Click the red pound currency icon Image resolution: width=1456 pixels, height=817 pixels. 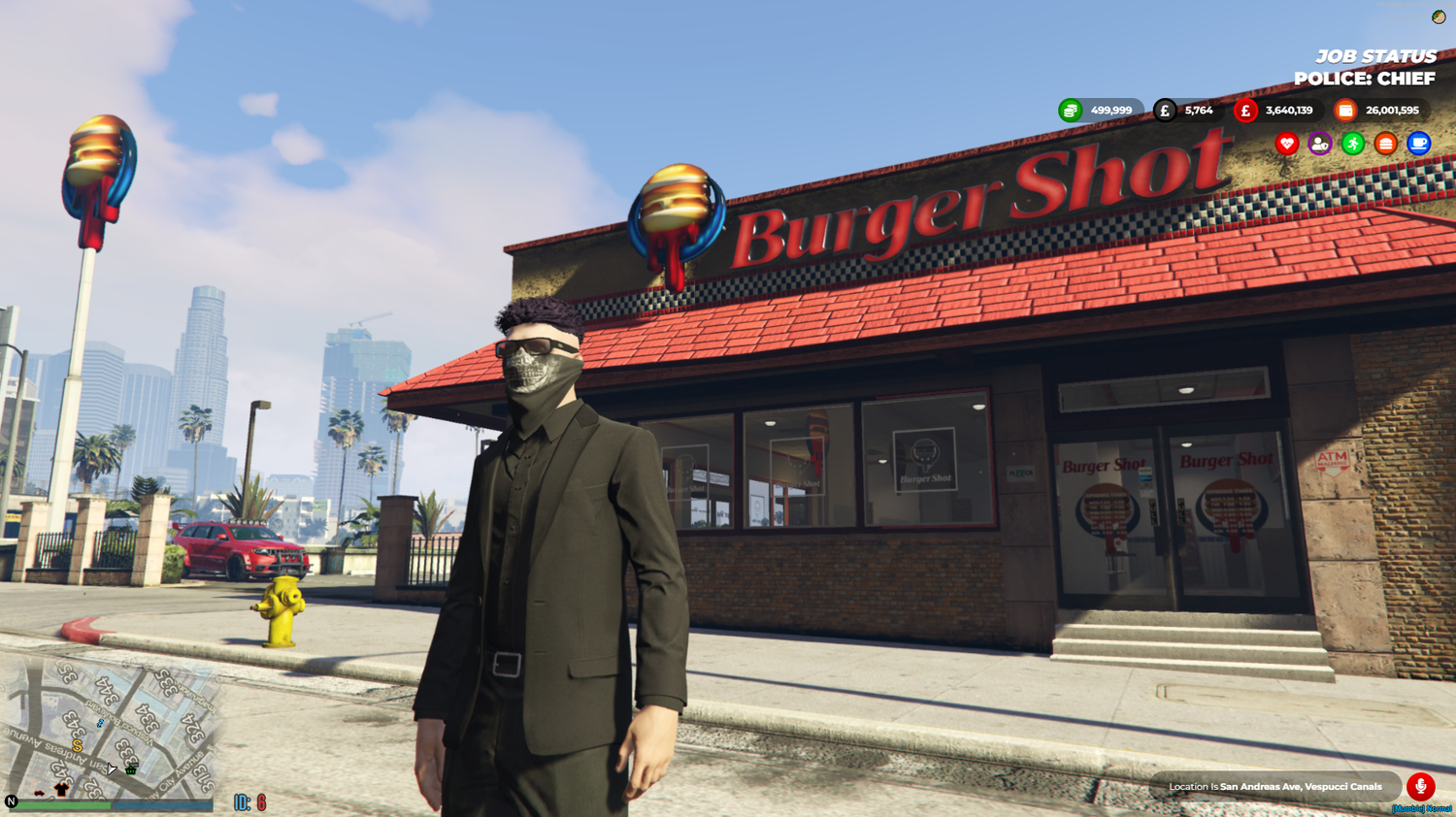1245,111
